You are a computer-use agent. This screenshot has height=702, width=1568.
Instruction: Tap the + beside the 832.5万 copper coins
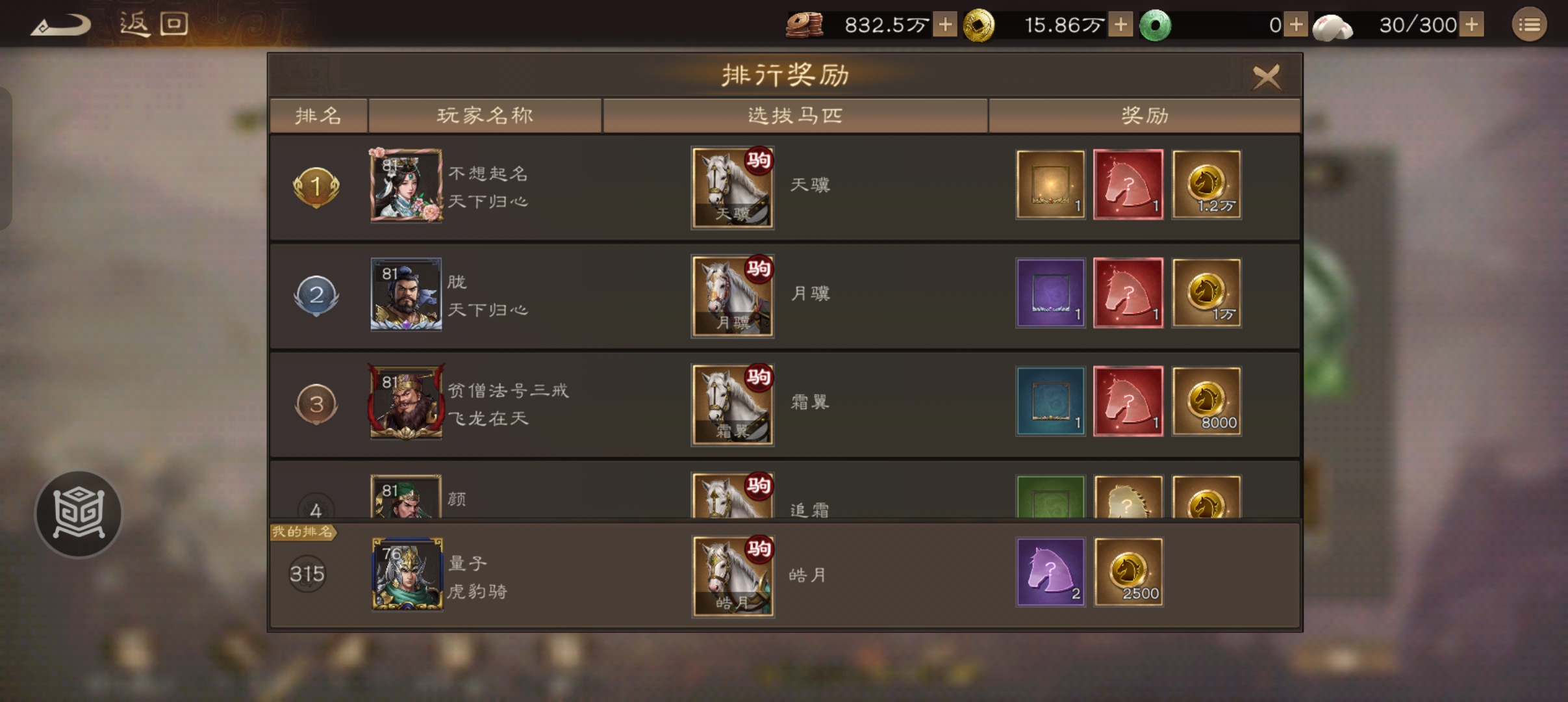click(x=945, y=25)
